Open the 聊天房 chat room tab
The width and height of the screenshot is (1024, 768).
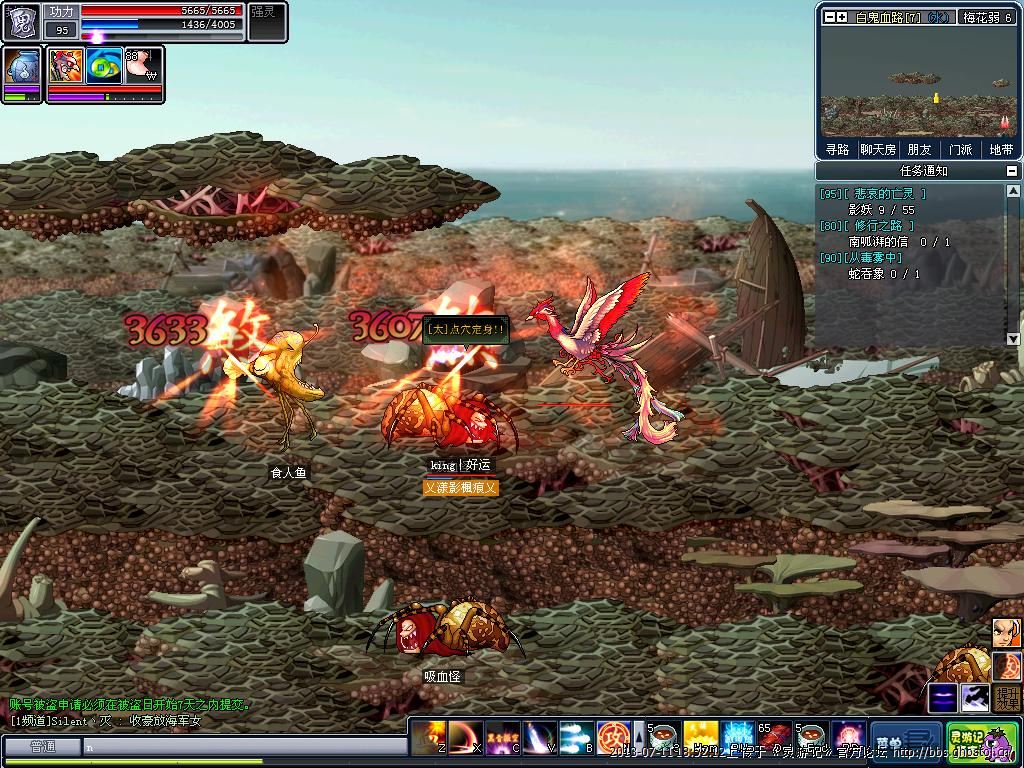click(878, 150)
